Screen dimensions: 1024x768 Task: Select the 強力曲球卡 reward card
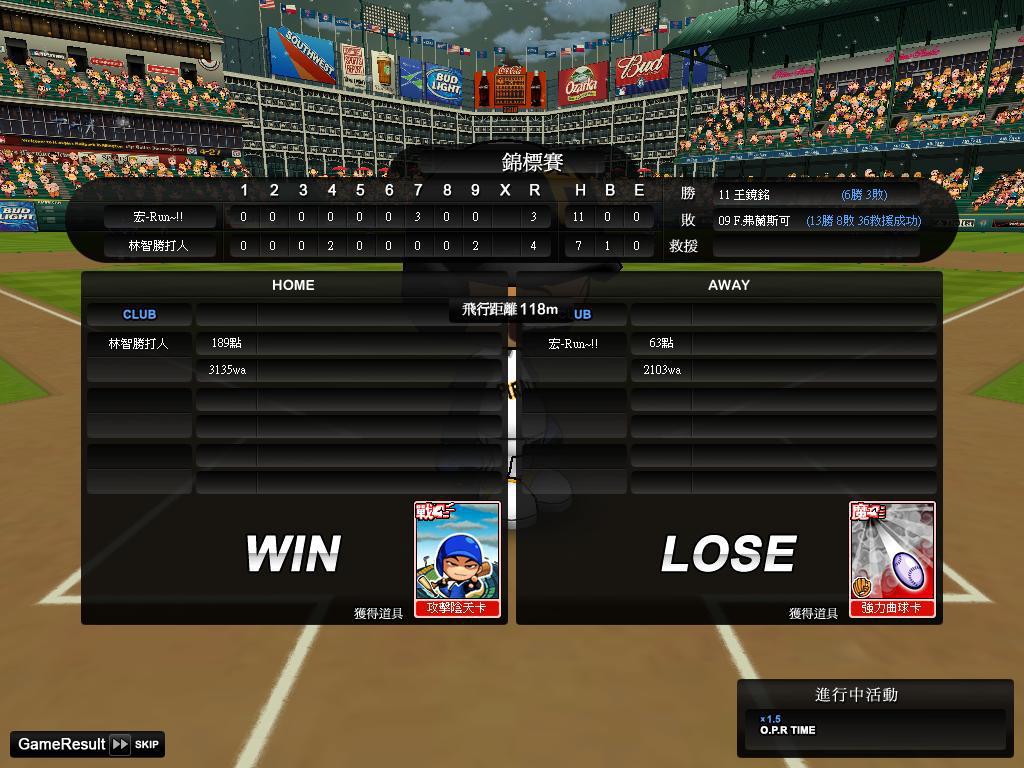click(892, 559)
